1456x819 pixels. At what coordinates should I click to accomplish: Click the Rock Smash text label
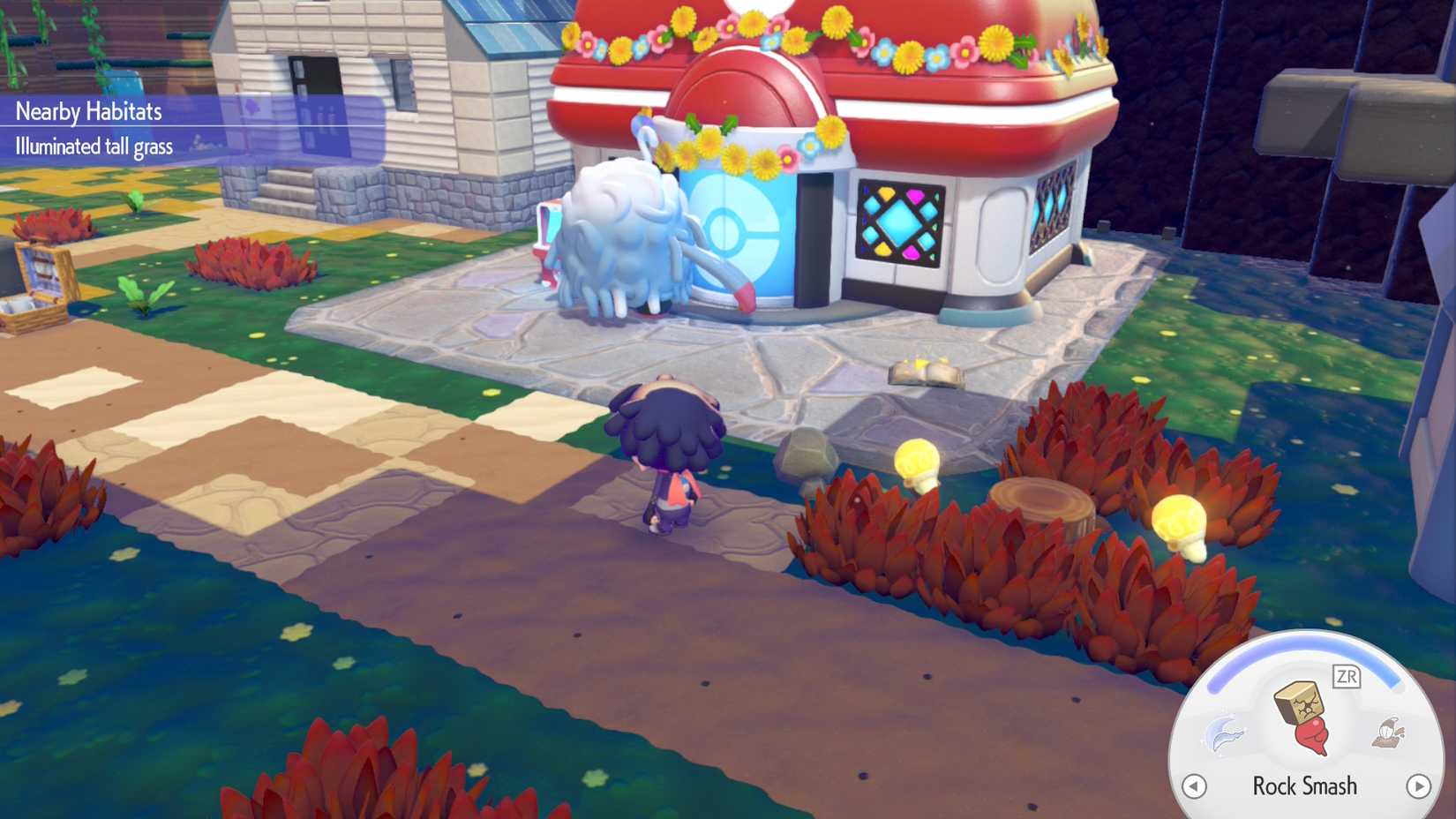[1306, 785]
